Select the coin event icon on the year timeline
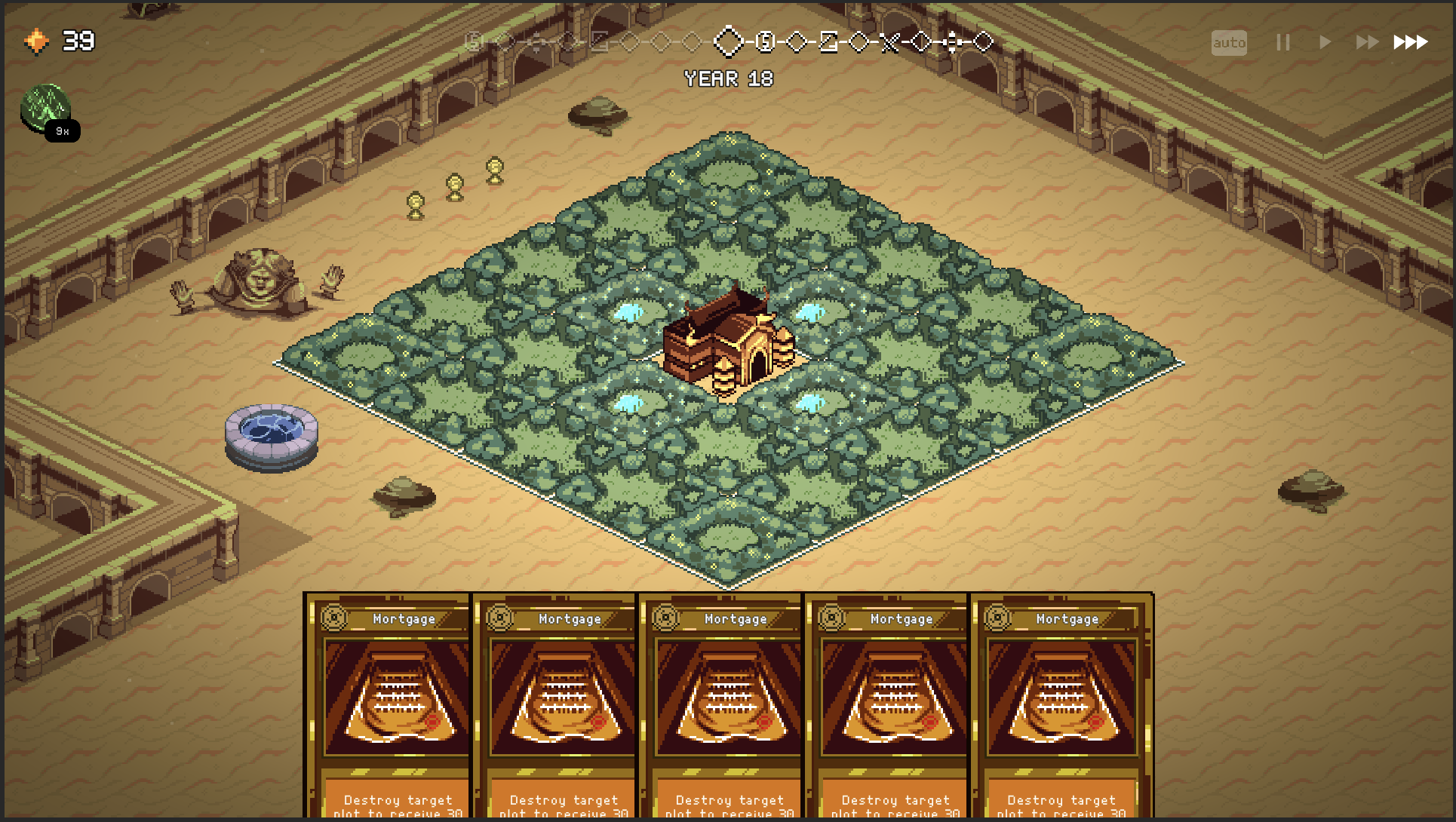 point(766,43)
